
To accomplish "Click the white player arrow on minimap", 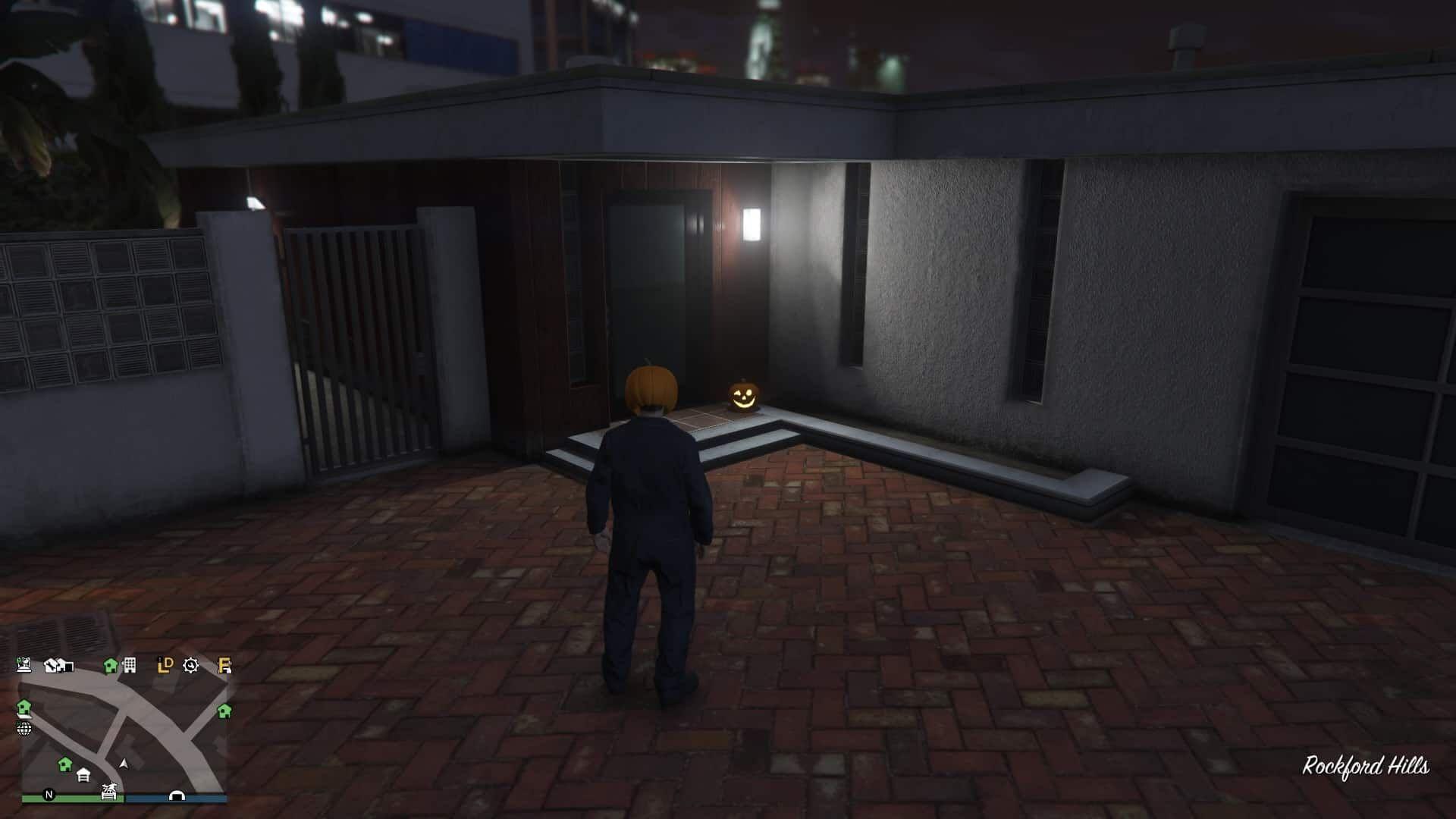I will click(124, 764).
